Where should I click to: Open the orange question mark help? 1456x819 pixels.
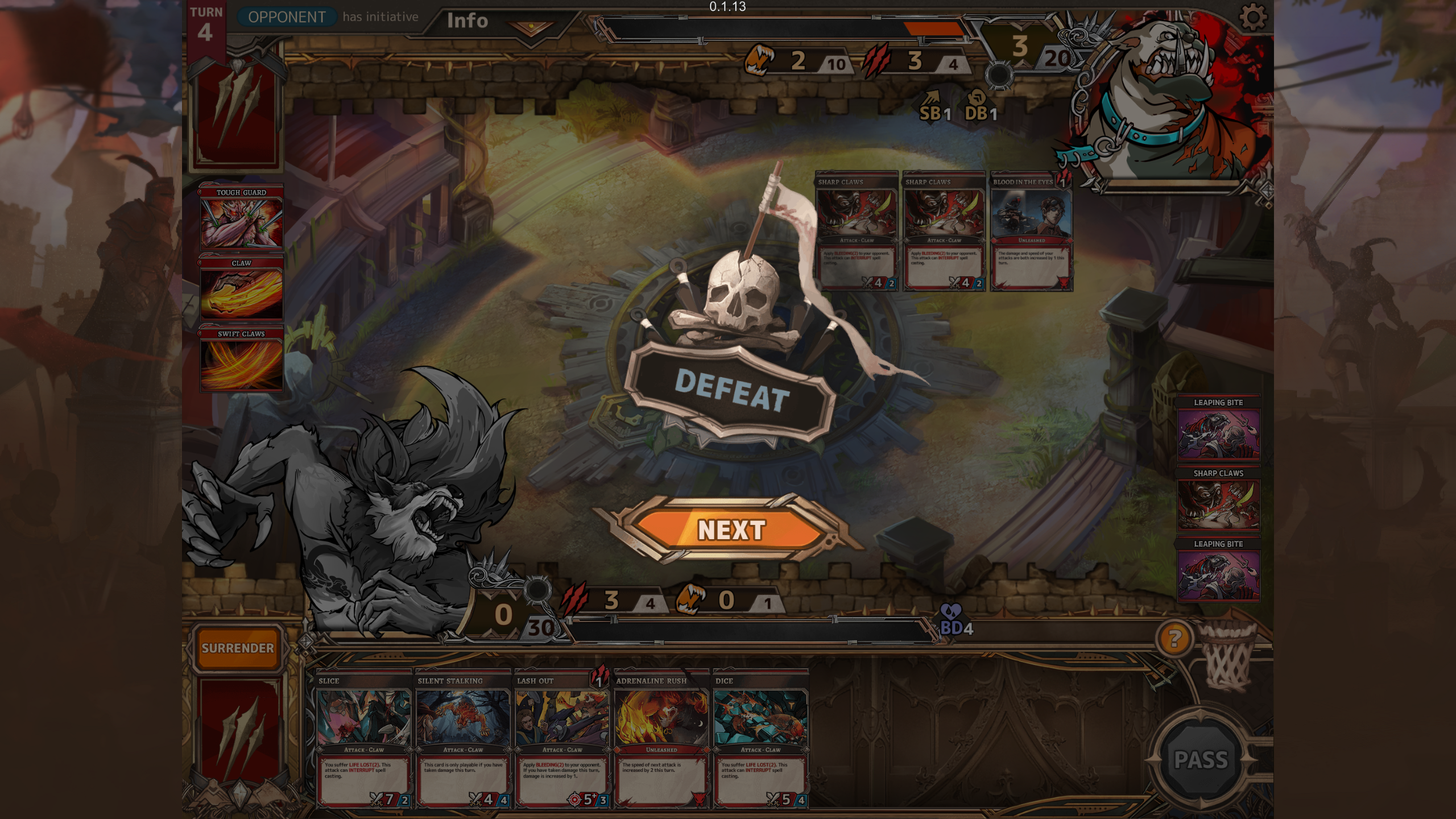pyautogui.click(x=1173, y=639)
